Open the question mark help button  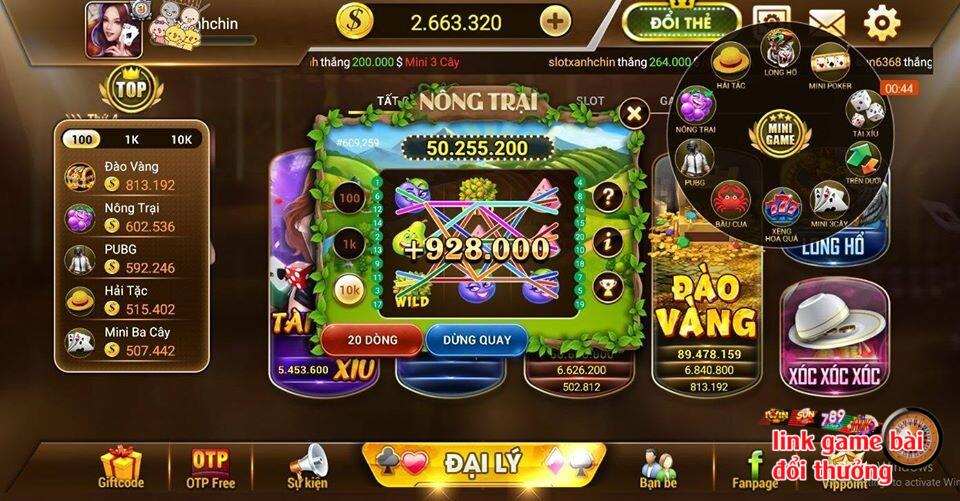606,196
